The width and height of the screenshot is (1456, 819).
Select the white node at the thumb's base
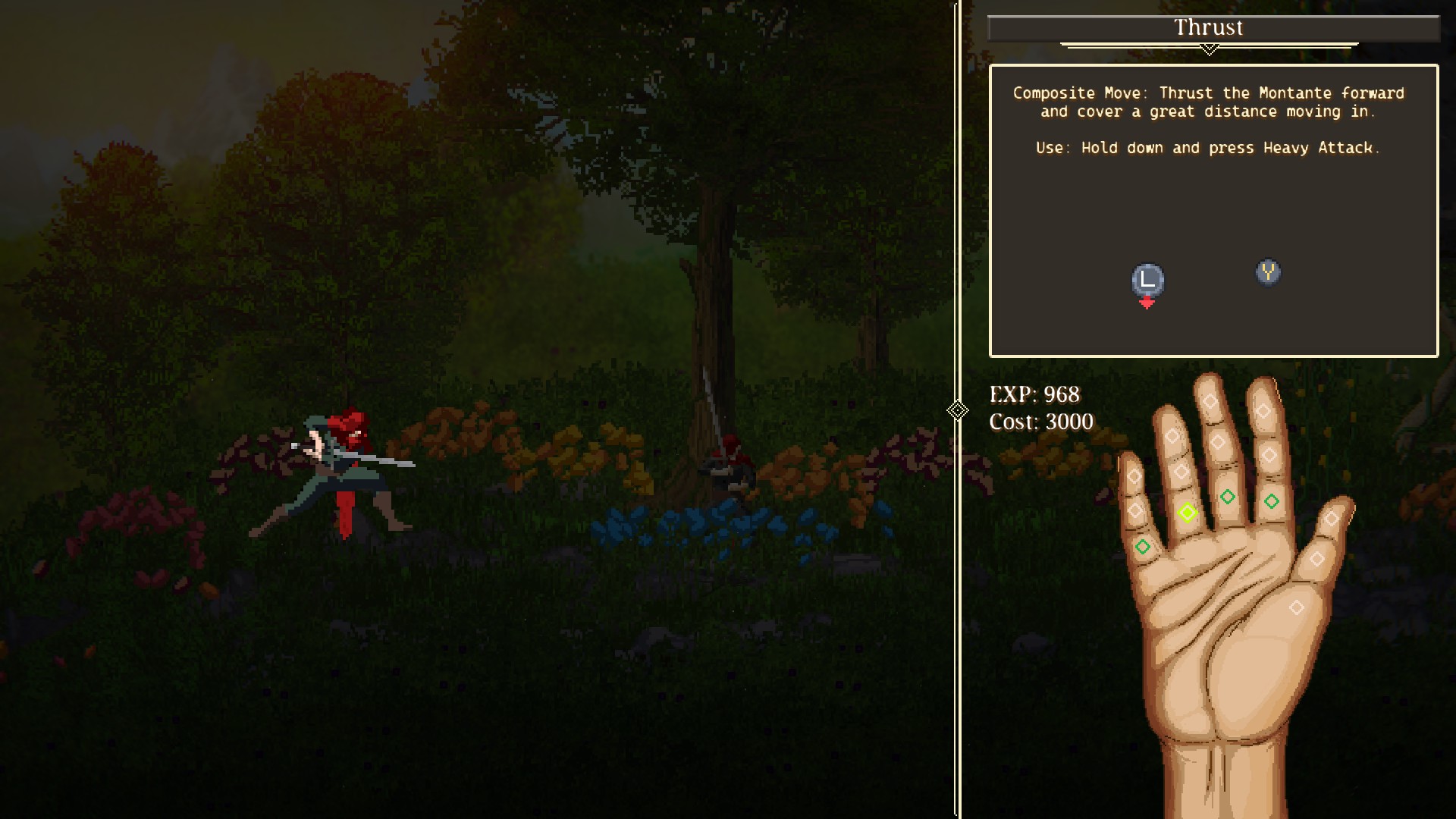coord(1297,607)
